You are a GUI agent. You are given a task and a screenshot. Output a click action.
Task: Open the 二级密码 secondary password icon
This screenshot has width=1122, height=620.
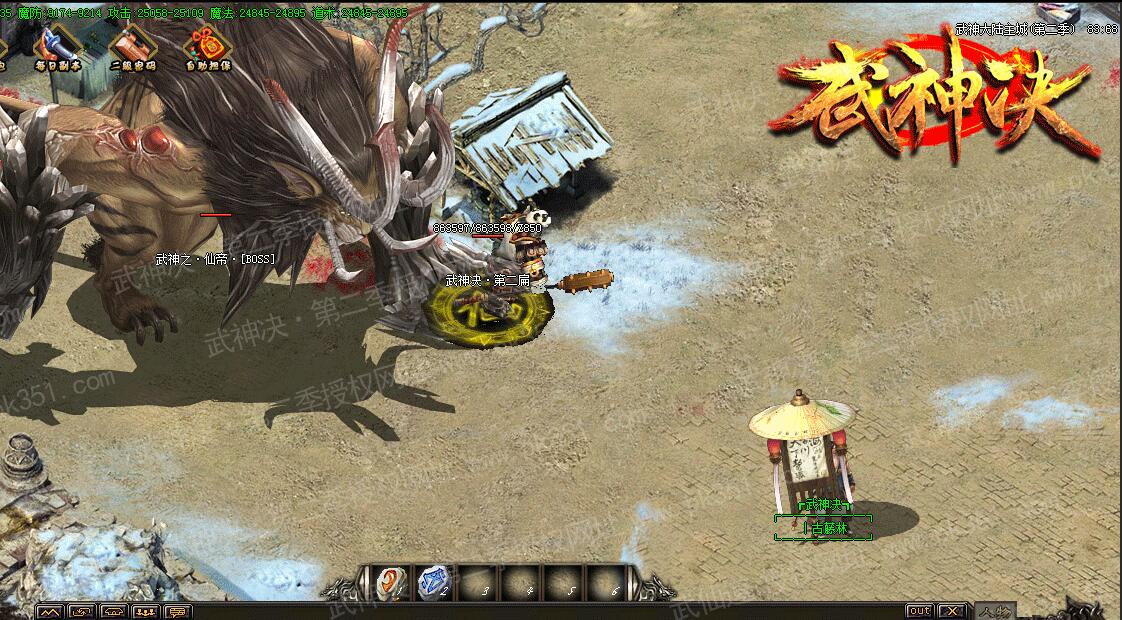click(132, 45)
